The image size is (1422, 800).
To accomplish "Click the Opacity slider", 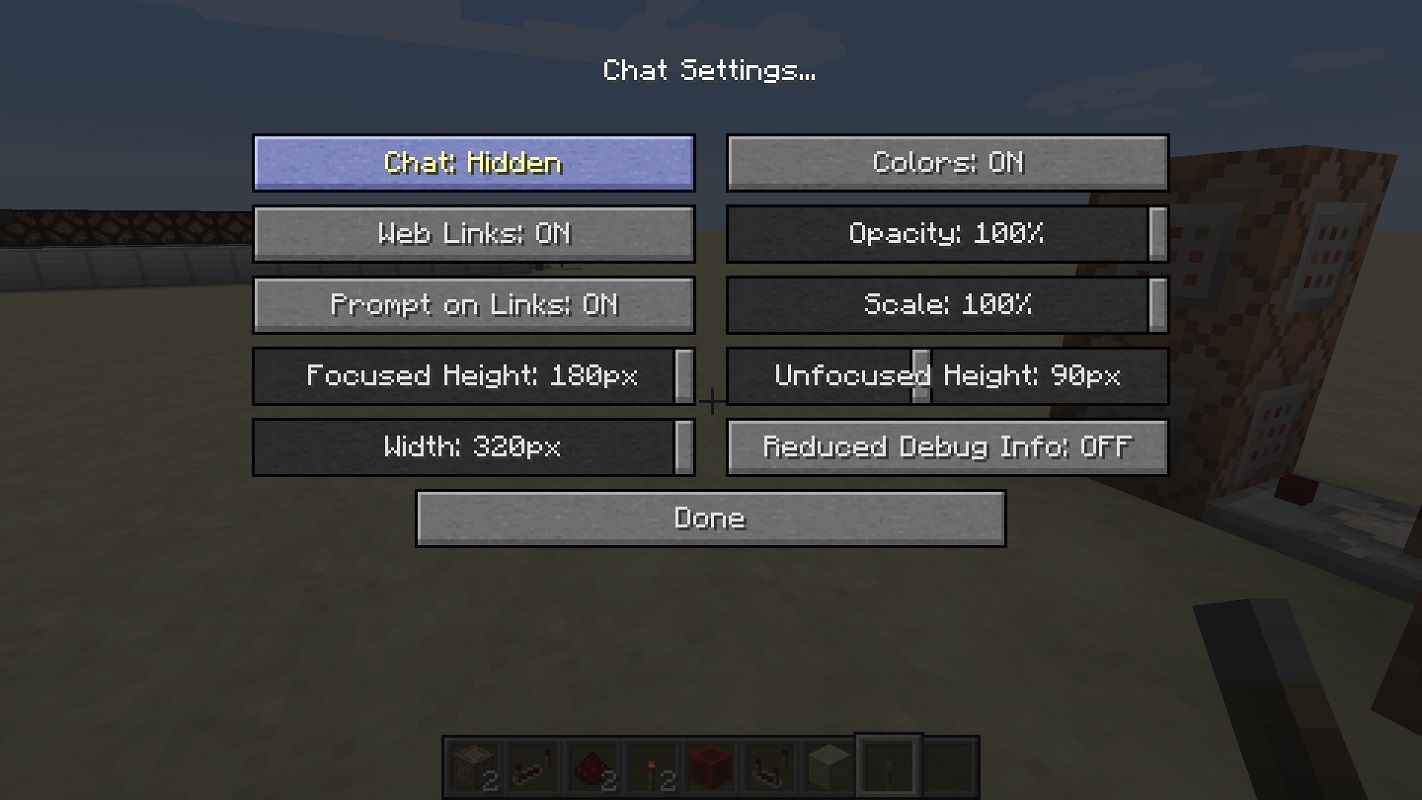I will pos(947,234).
